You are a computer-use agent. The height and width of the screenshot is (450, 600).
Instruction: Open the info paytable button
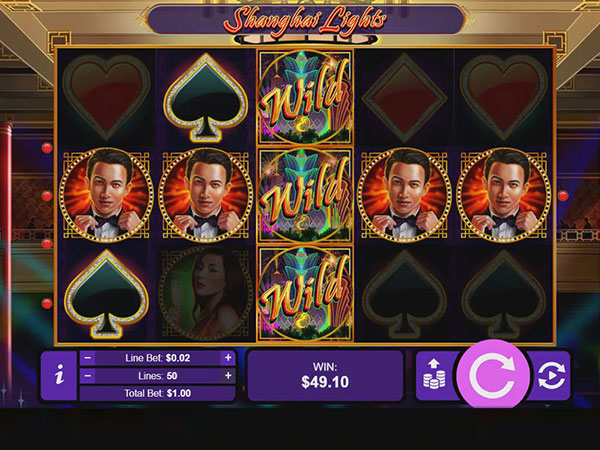tap(60, 376)
